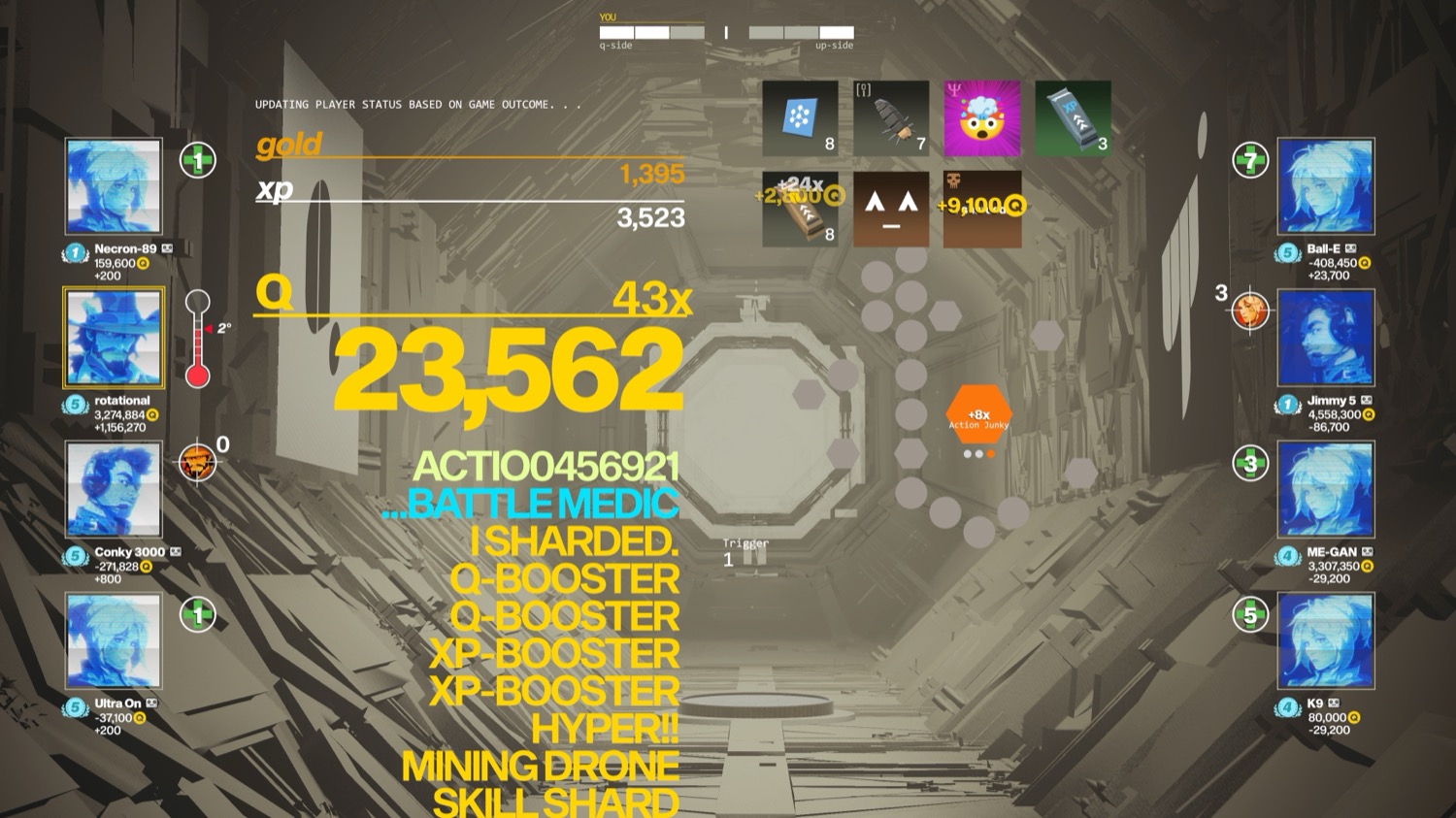The image size is (1456, 818).
Task: Click the thermometer icon beside rotational
Action: (x=198, y=340)
